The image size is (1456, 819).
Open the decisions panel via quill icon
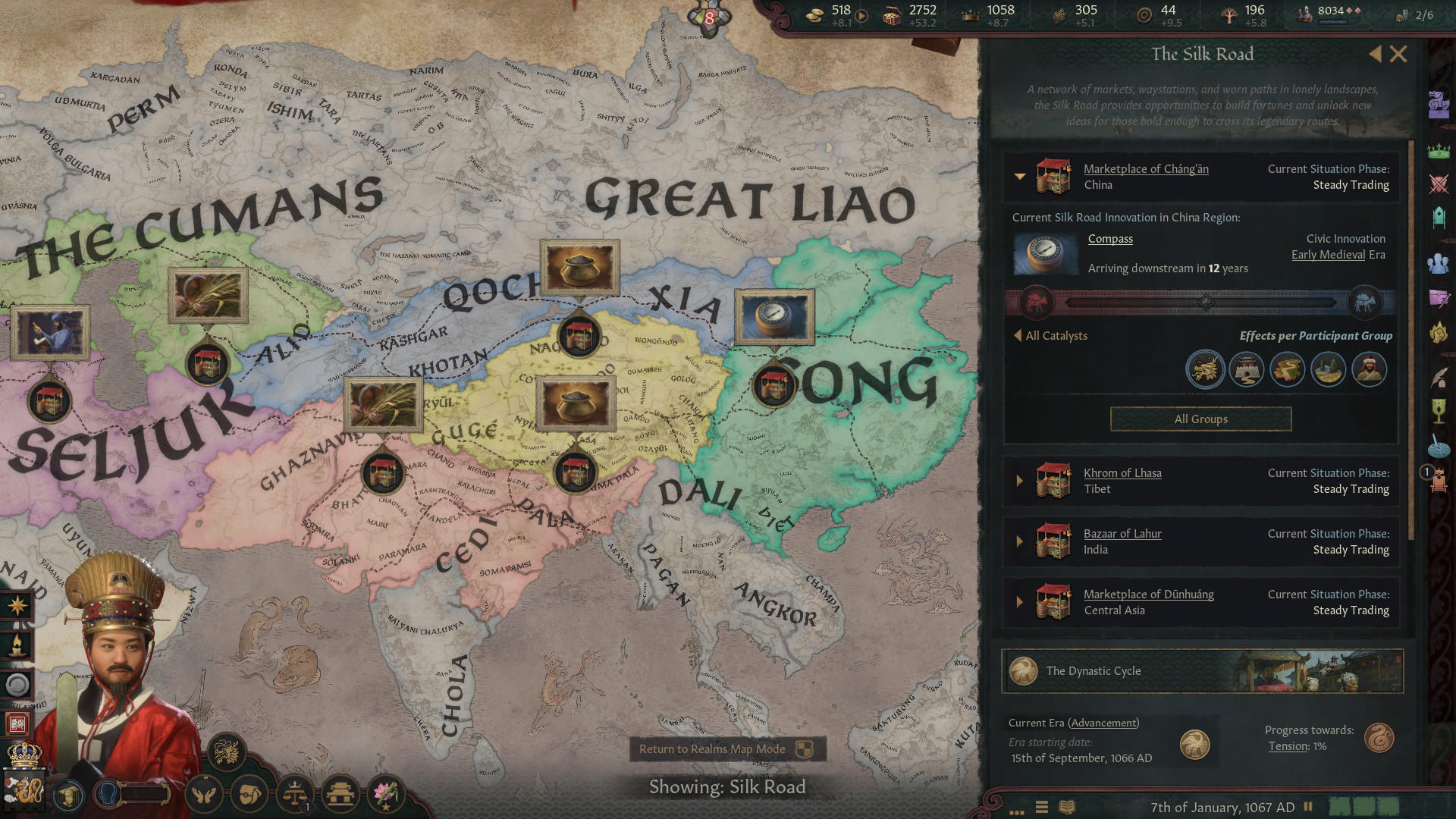point(1438,376)
